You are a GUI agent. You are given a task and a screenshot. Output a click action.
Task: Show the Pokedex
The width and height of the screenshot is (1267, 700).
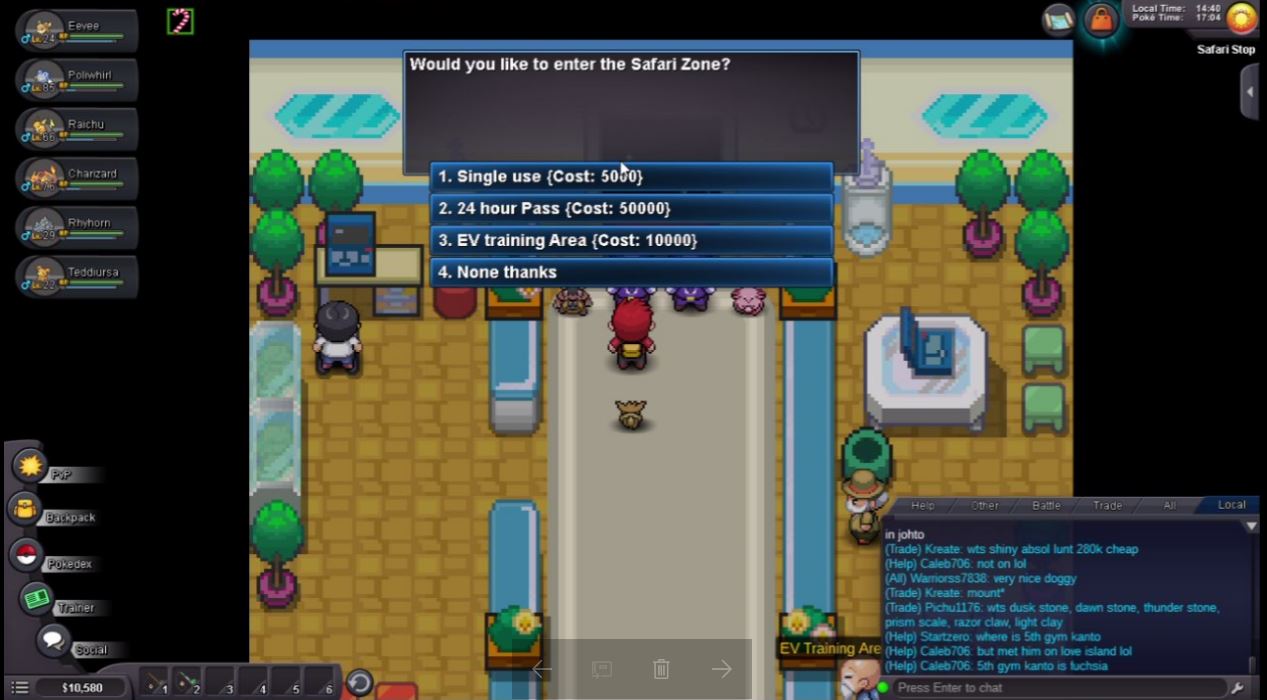(x=29, y=556)
